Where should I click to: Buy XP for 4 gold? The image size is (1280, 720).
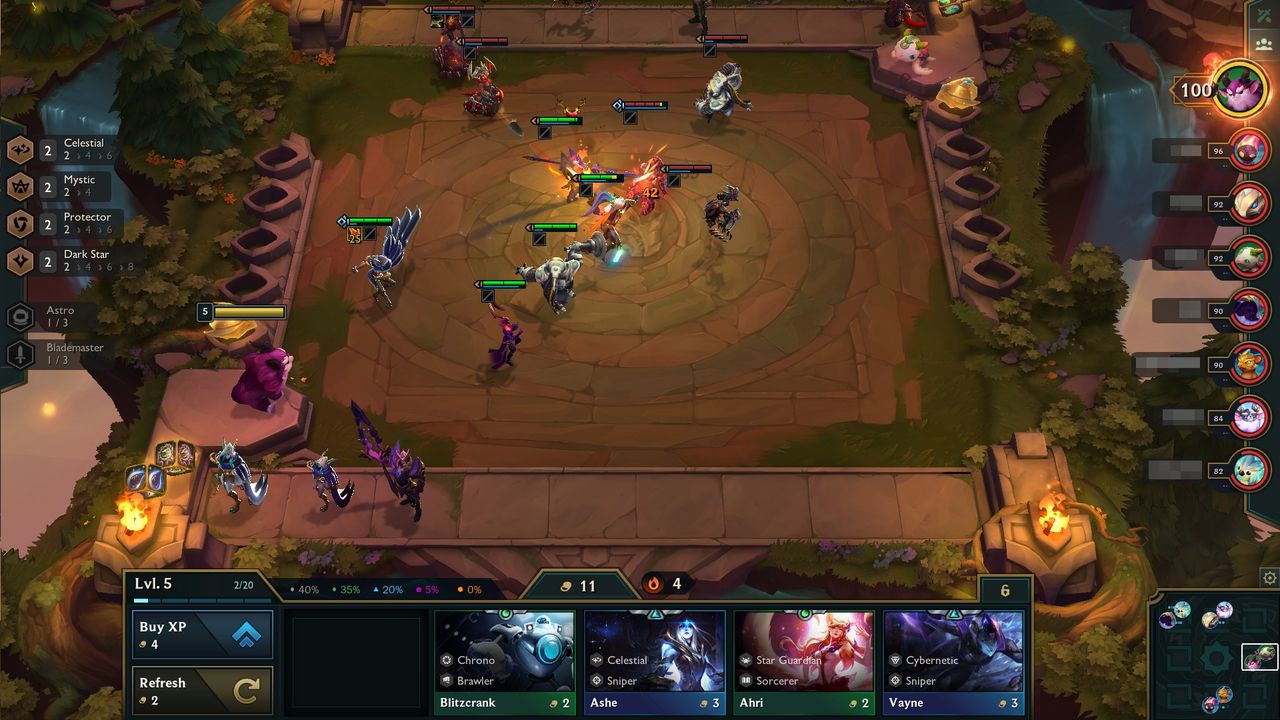click(202, 635)
